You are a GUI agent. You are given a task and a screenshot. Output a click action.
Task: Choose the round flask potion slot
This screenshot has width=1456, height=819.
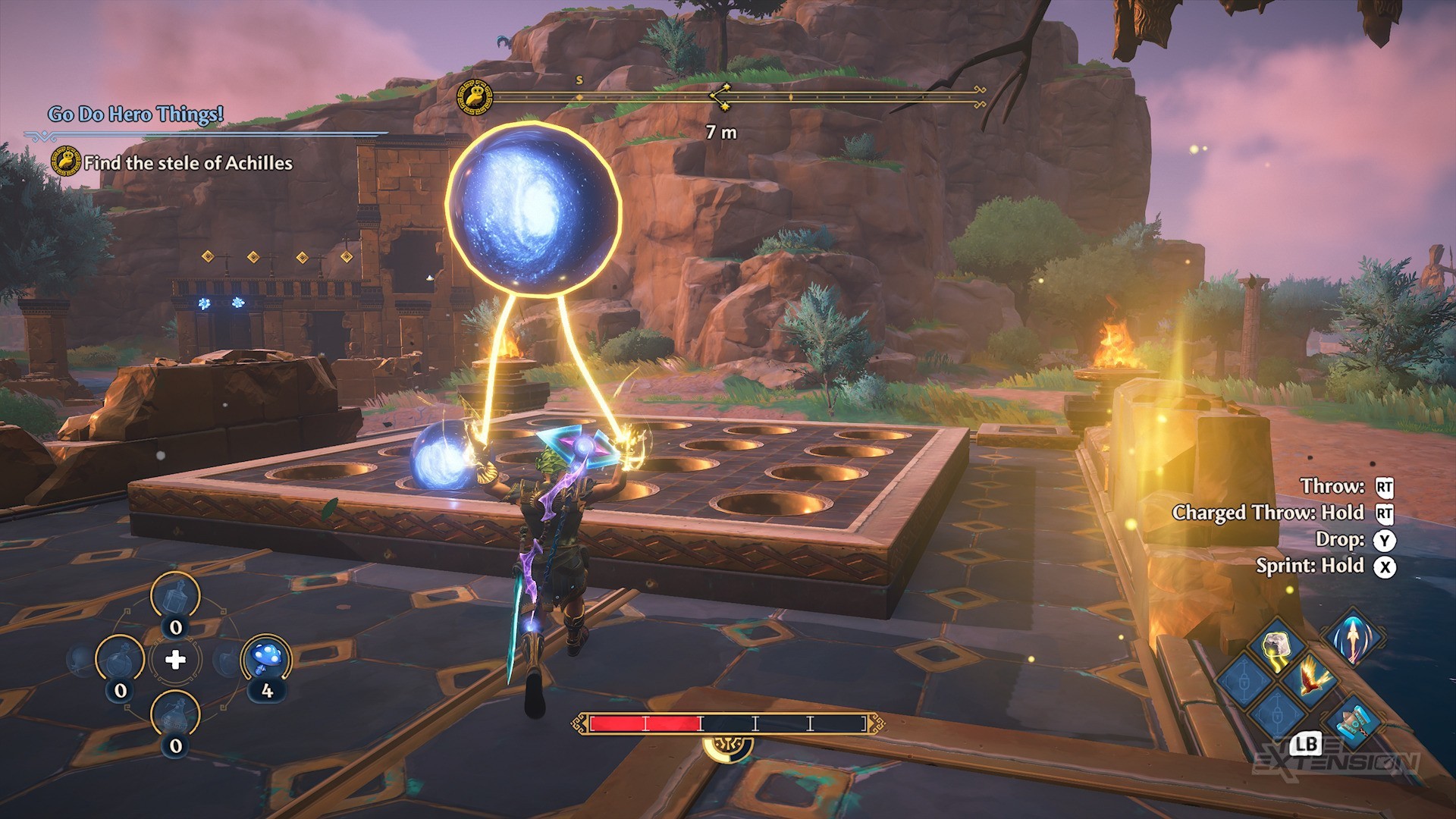tap(120, 660)
